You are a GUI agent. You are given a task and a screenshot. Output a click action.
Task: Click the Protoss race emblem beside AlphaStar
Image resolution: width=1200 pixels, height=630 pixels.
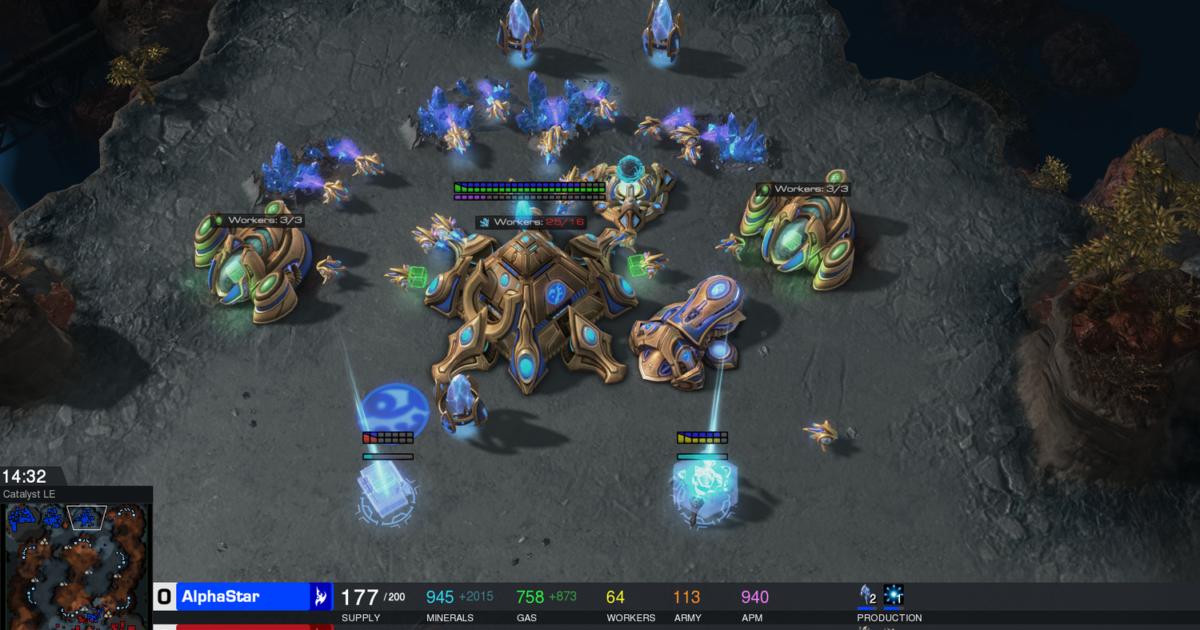click(320, 597)
